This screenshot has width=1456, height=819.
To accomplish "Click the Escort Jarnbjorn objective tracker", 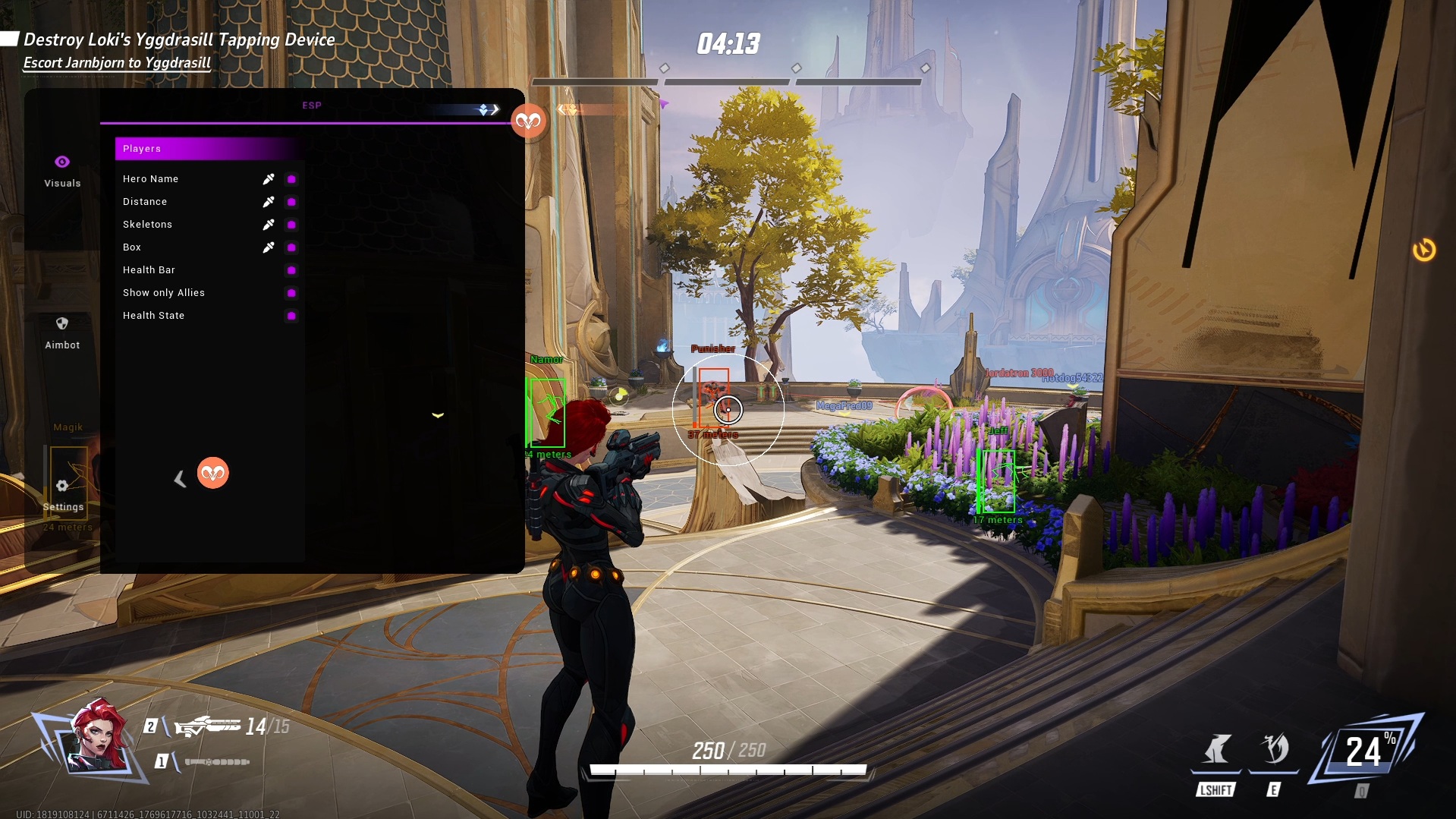I will [117, 63].
